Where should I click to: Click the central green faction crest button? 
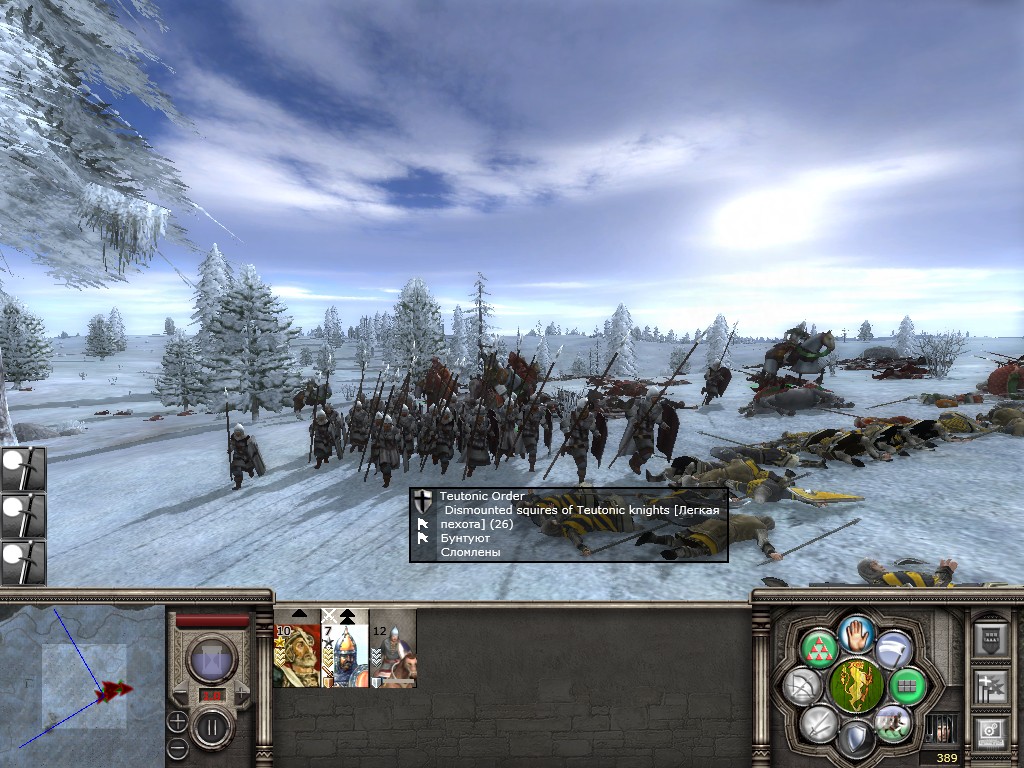tap(856, 686)
